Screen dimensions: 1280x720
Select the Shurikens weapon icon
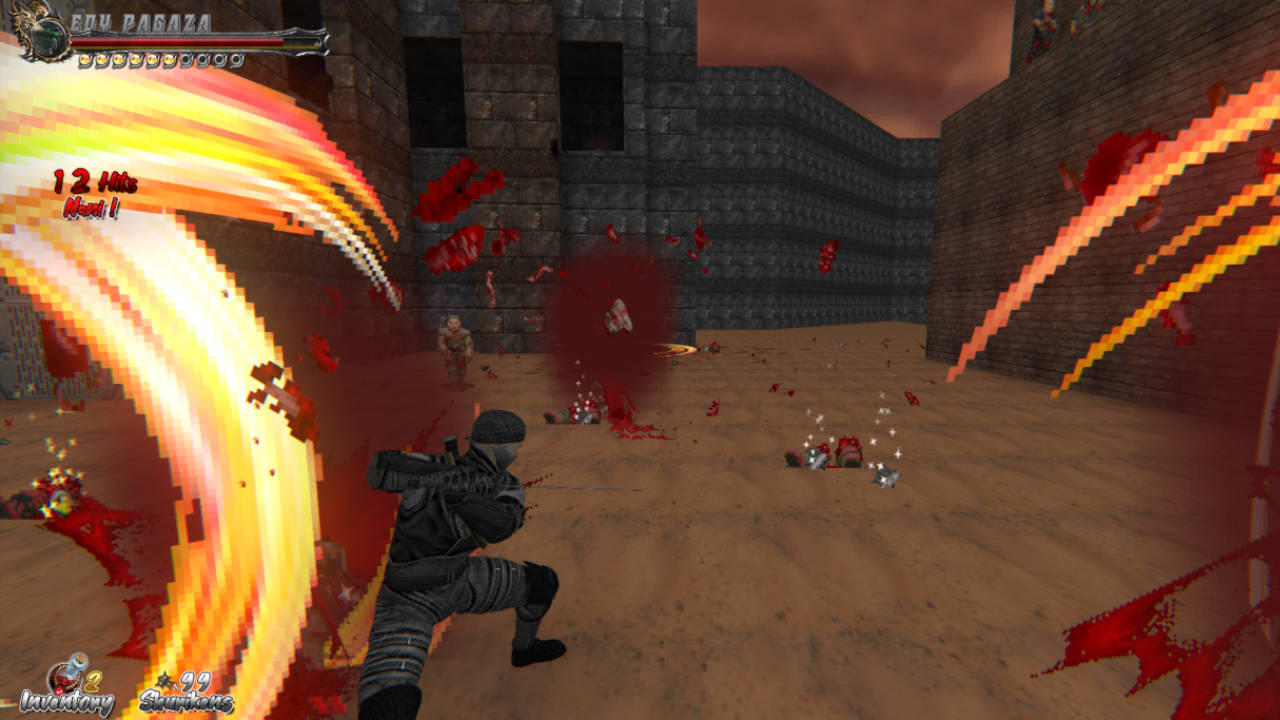(162, 681)
